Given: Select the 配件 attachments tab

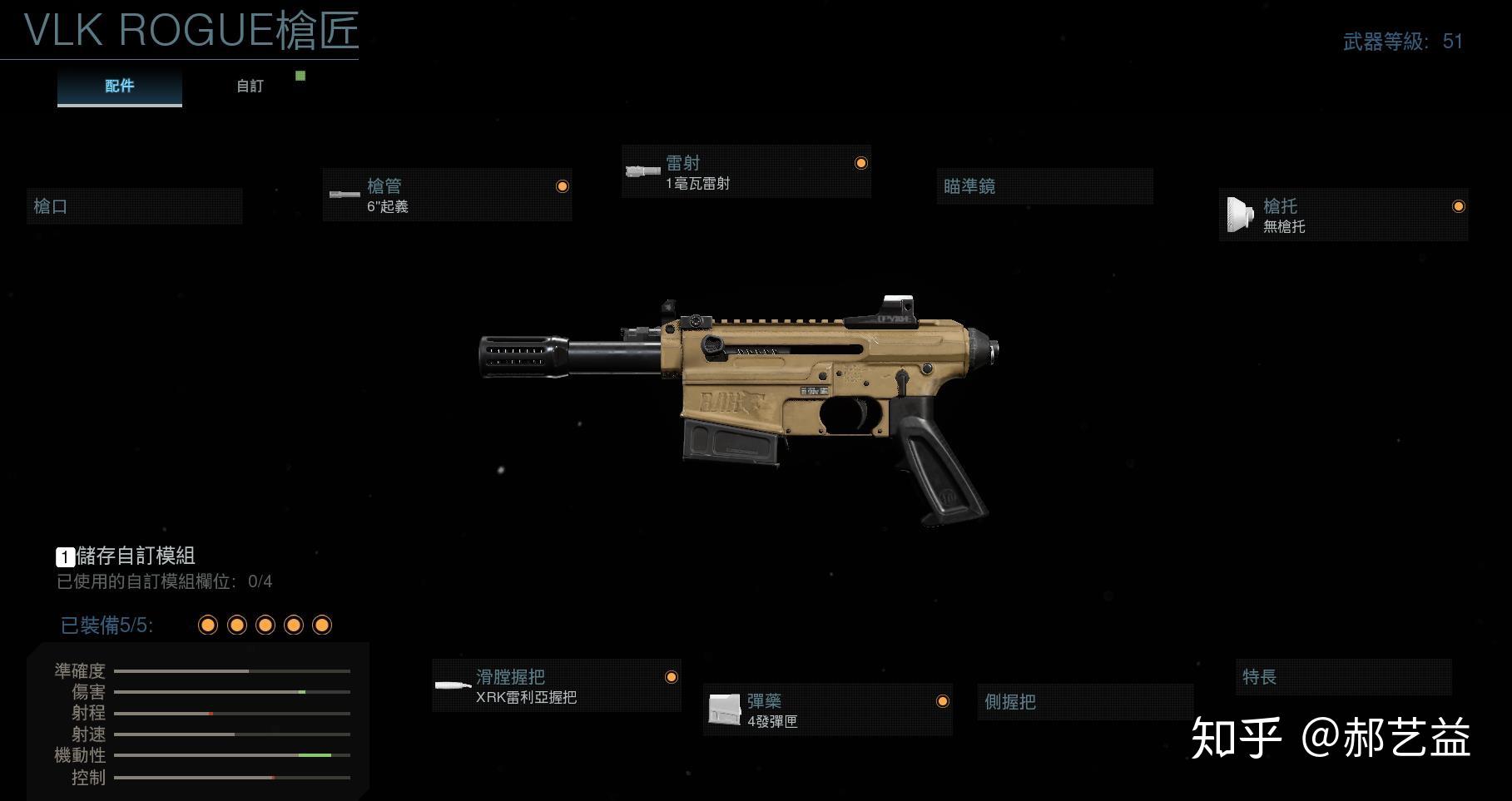Looking at the screenshot, I should tap(119, 85).
